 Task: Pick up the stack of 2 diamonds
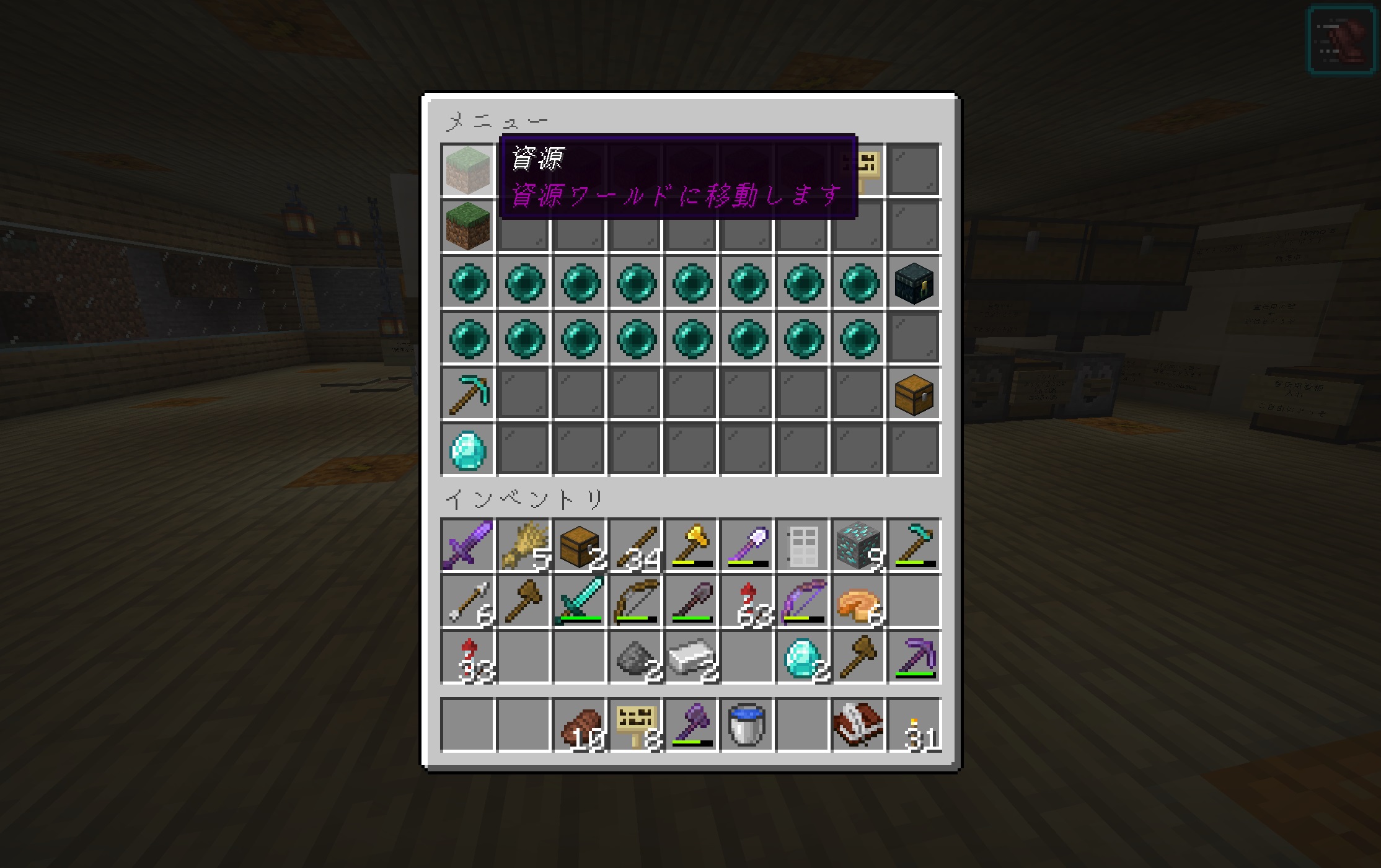coord(803,657)
